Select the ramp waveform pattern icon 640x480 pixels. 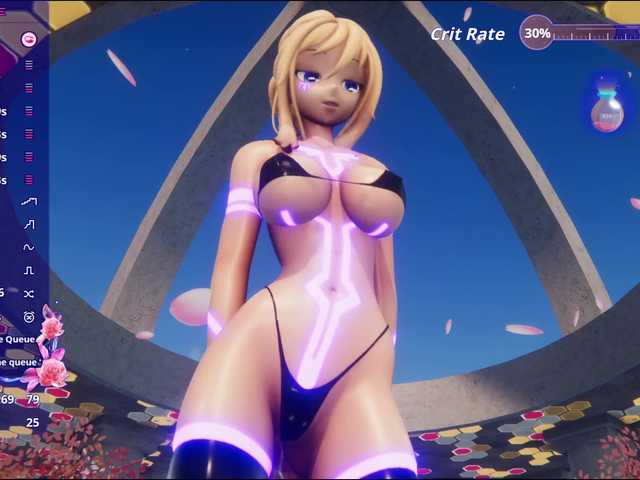29,201
